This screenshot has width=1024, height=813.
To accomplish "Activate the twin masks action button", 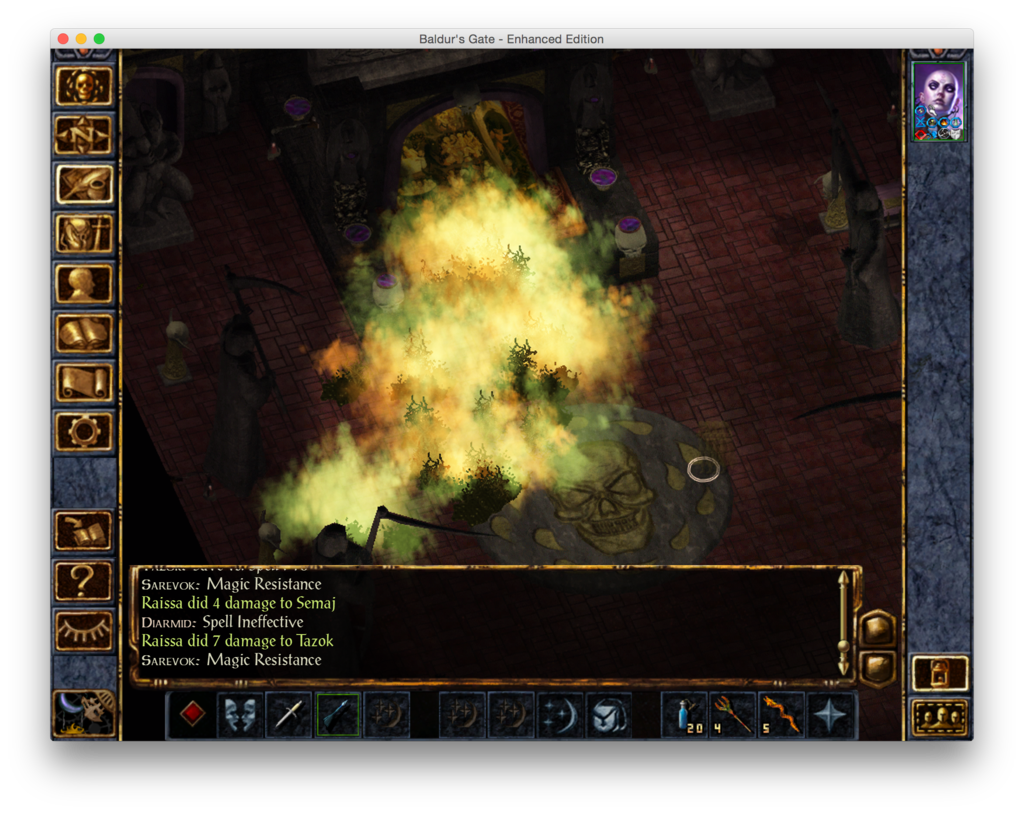I will [x=241, y=715].
